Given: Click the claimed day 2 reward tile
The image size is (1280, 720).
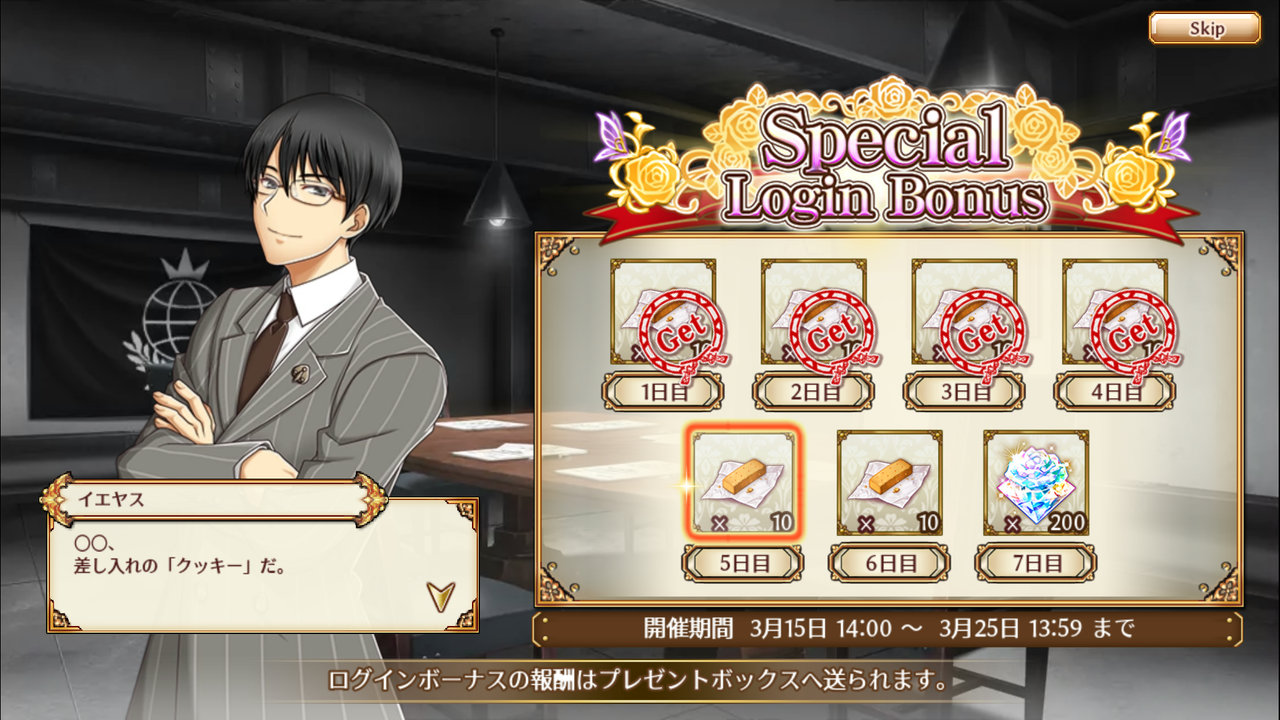Looking at the screenshot, I should [x=813, y=312].
